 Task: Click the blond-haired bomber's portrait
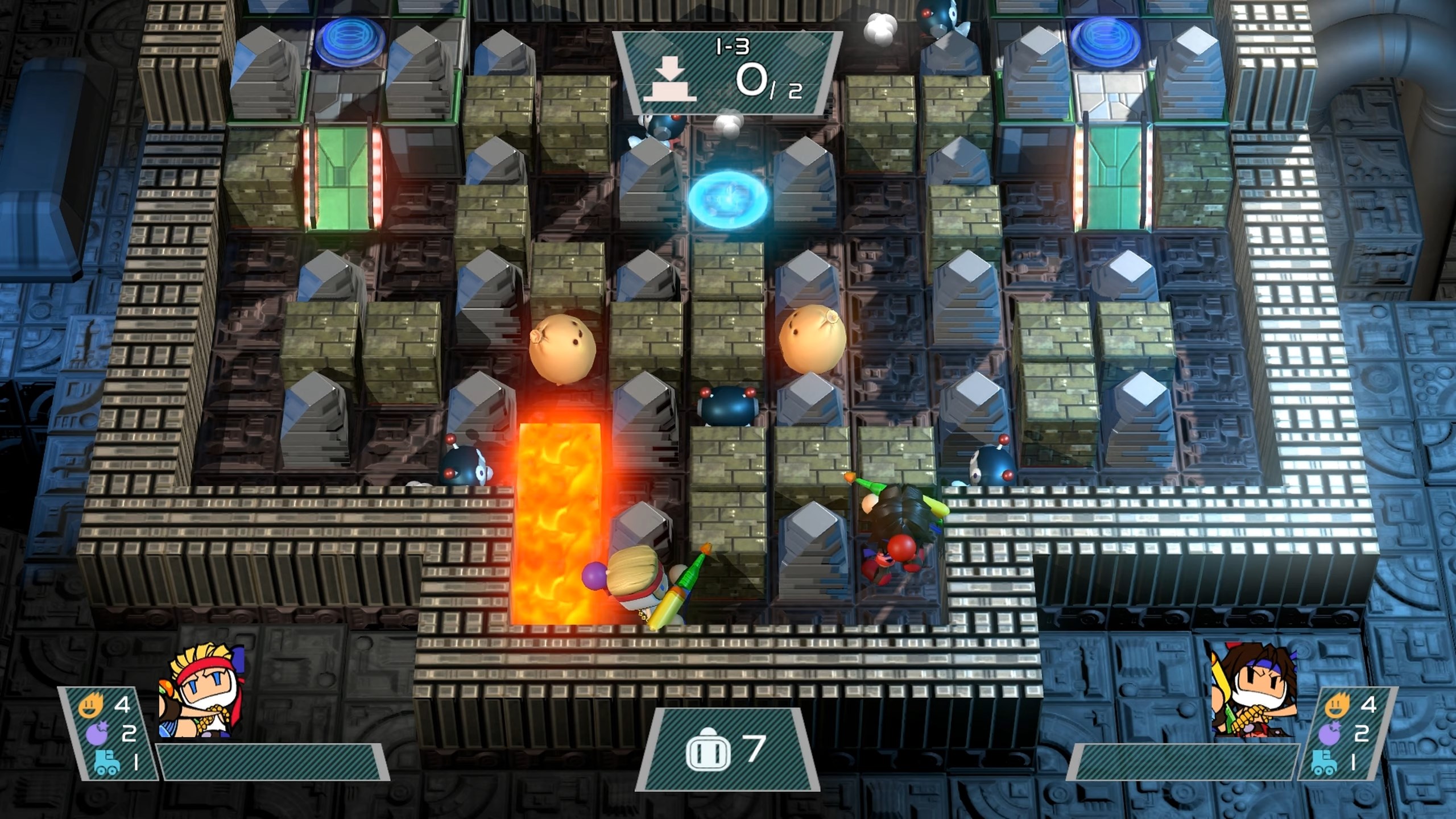click(201, 693)
